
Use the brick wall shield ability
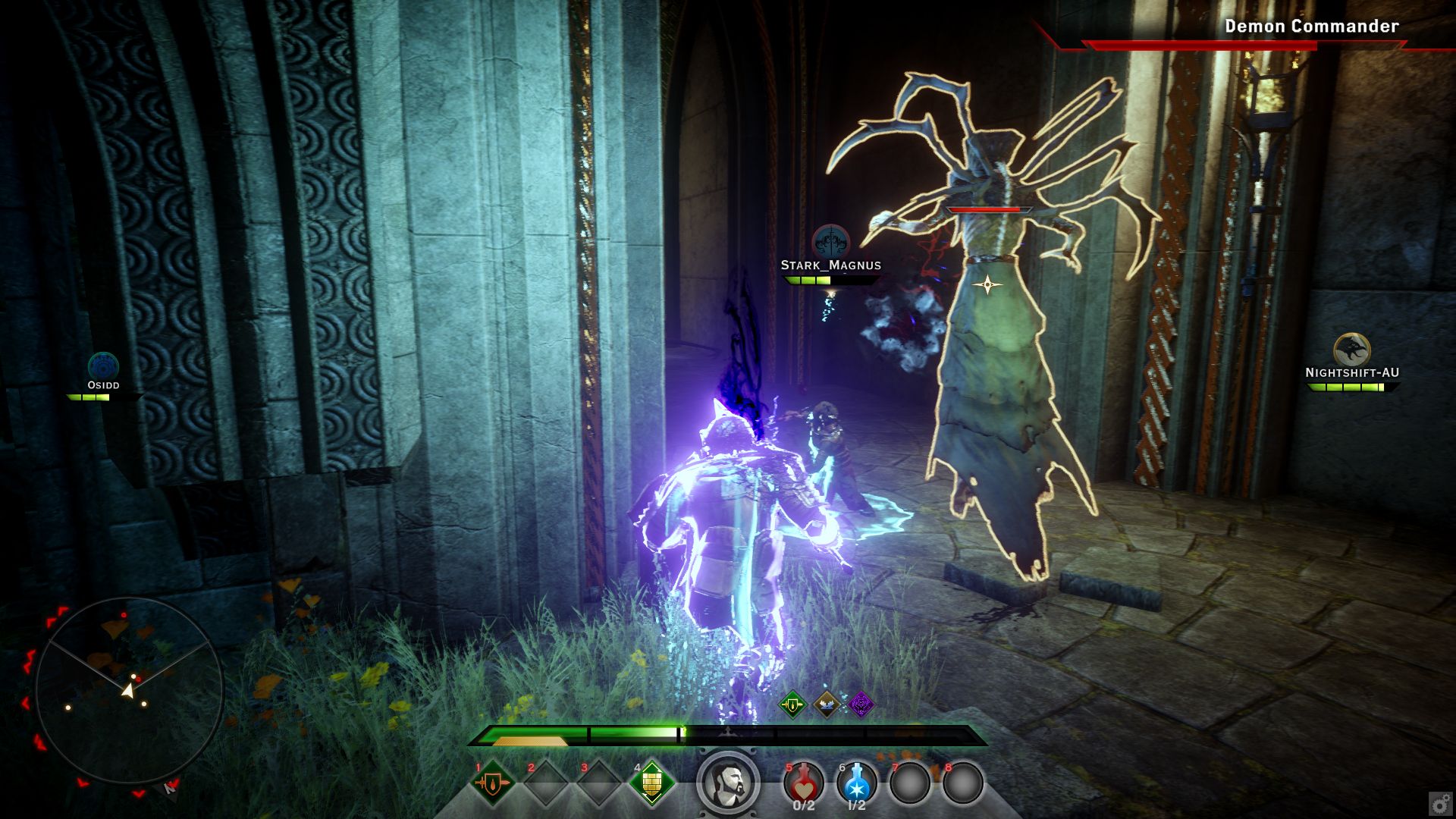[651, 783]
